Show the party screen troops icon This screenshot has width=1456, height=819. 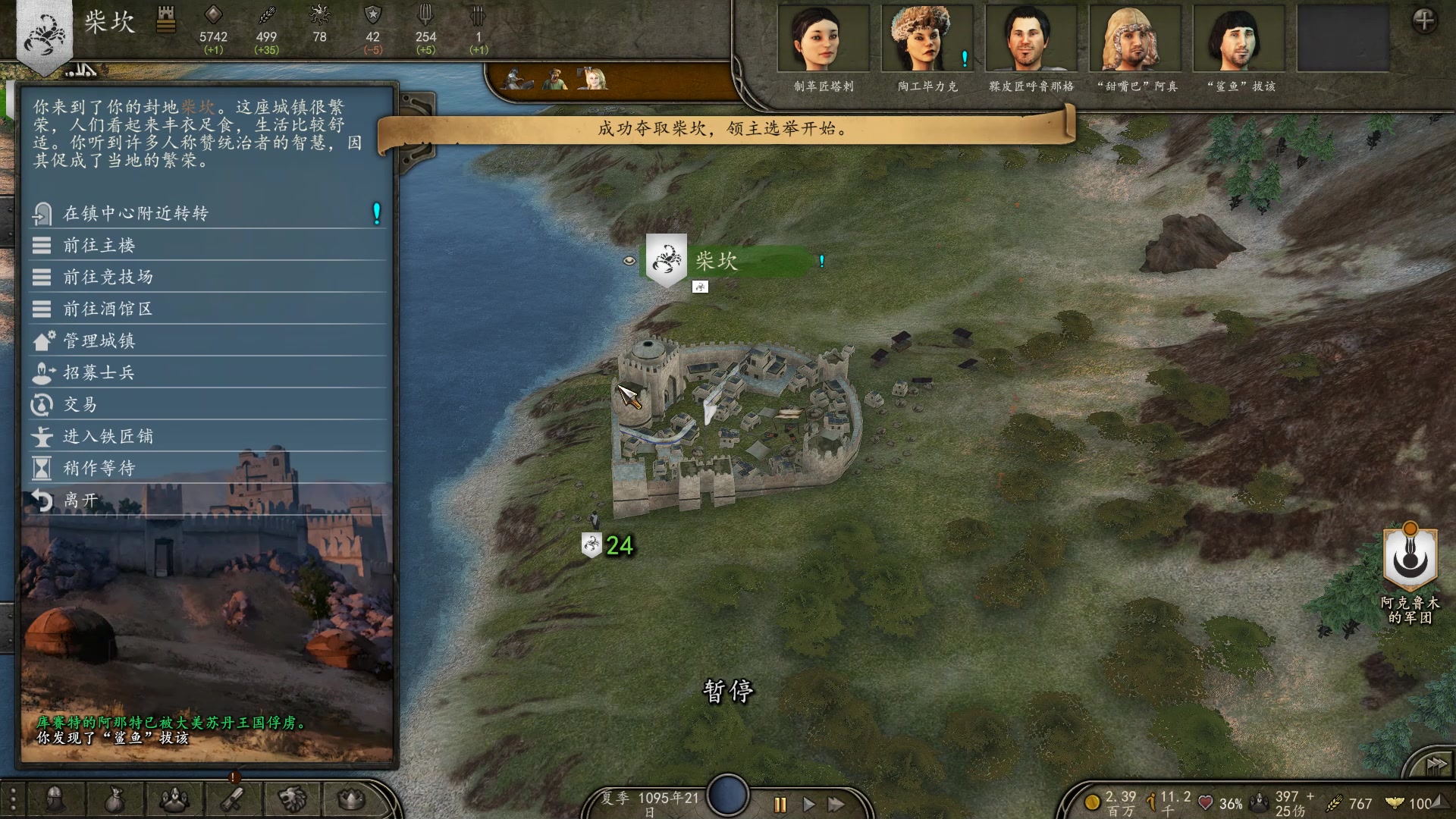(x=174, y=799)
